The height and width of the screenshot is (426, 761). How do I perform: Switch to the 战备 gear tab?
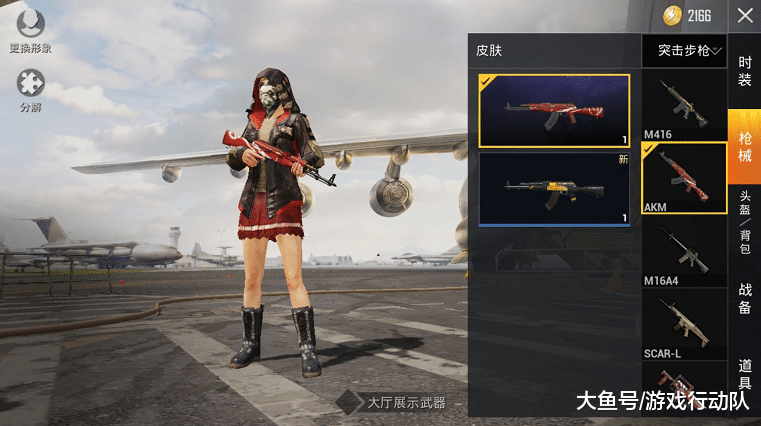(x=745, y=299)
